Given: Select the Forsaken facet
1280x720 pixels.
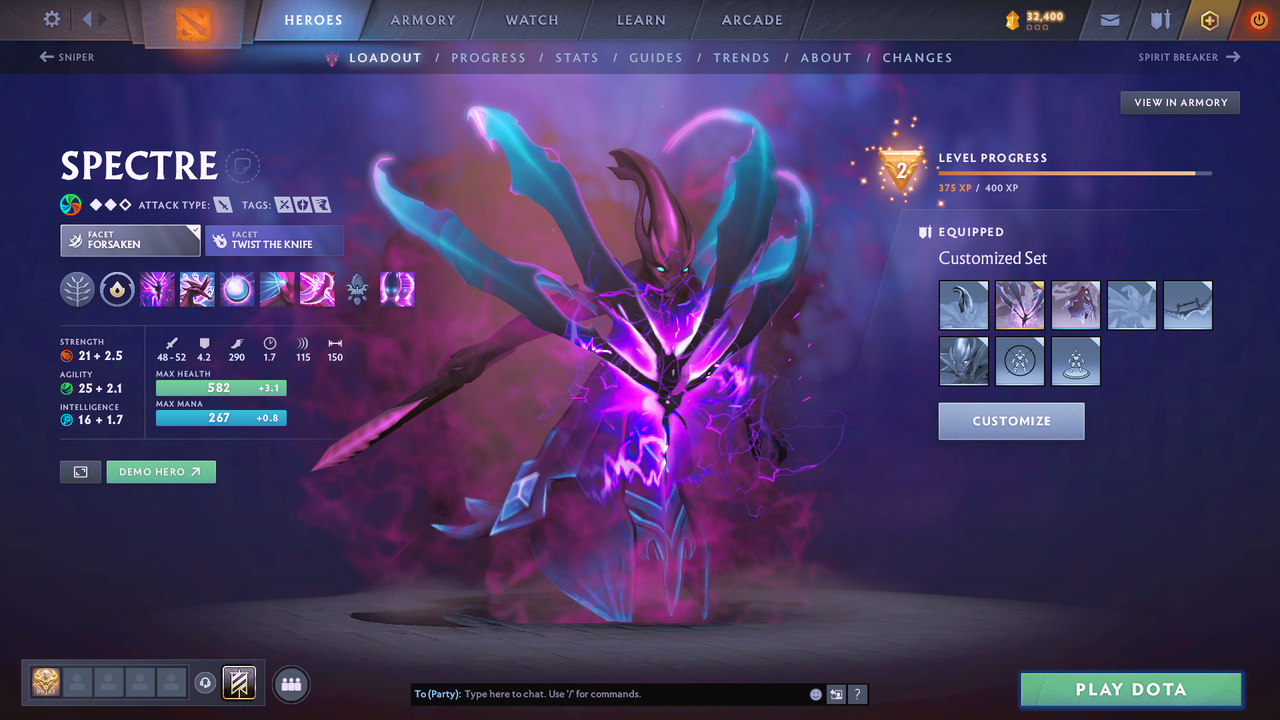Looking at the screenshot, I should (x=130, y=240).
